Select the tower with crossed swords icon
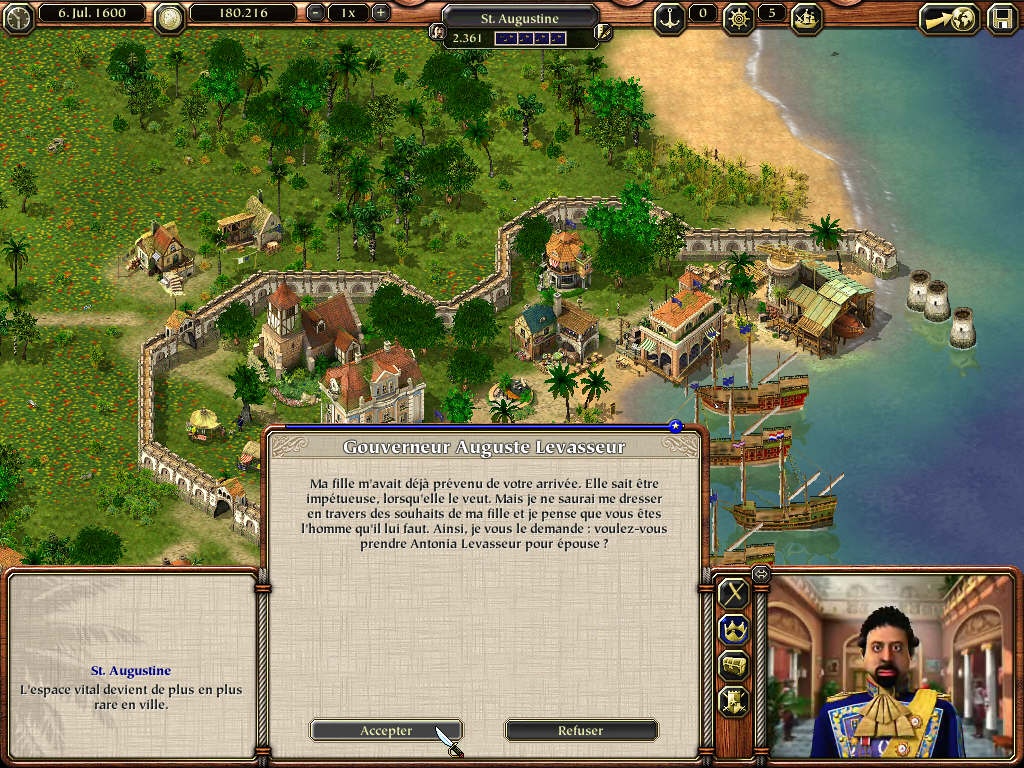1024x768 pixels. tap(735, 701)
